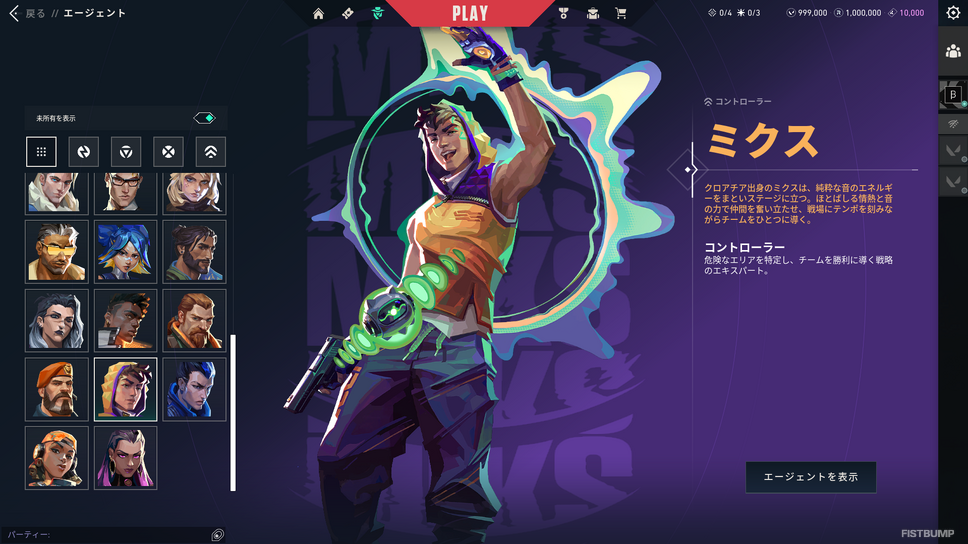Select the all-agents grid filter
This screenshot has width=968, height=544.
tap(41, 152)
